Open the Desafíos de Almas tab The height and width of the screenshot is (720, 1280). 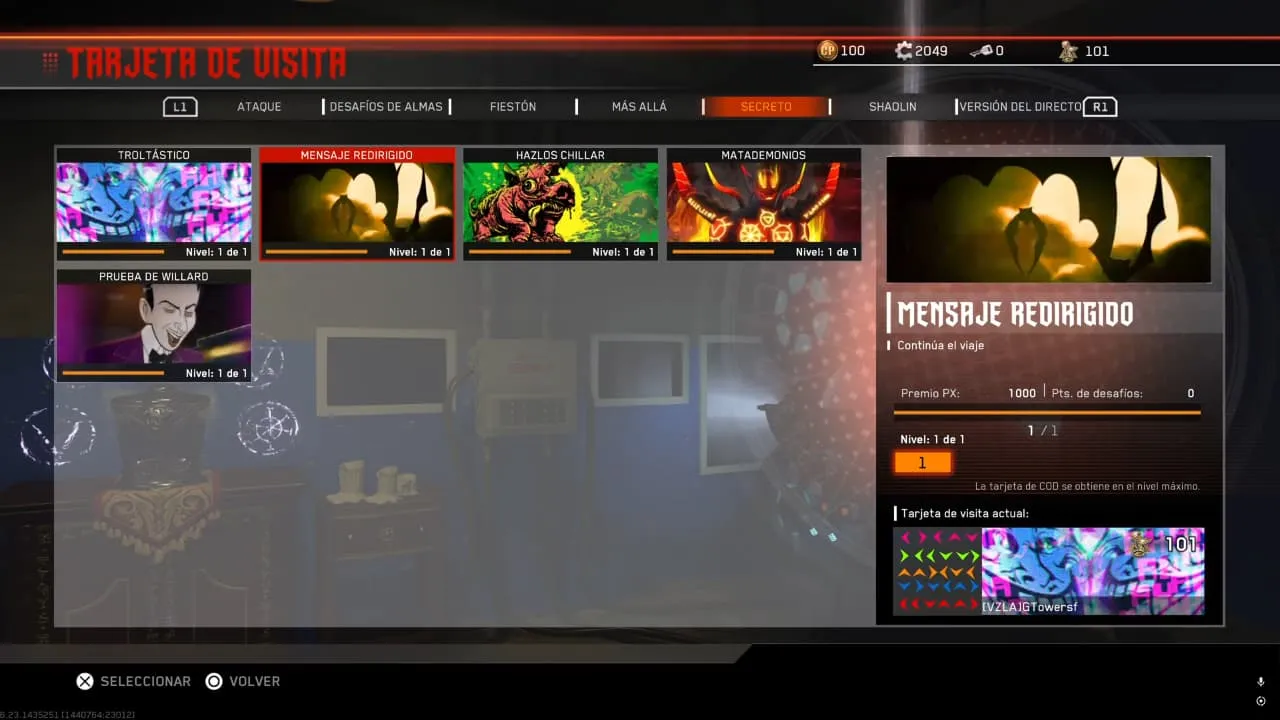386,107
